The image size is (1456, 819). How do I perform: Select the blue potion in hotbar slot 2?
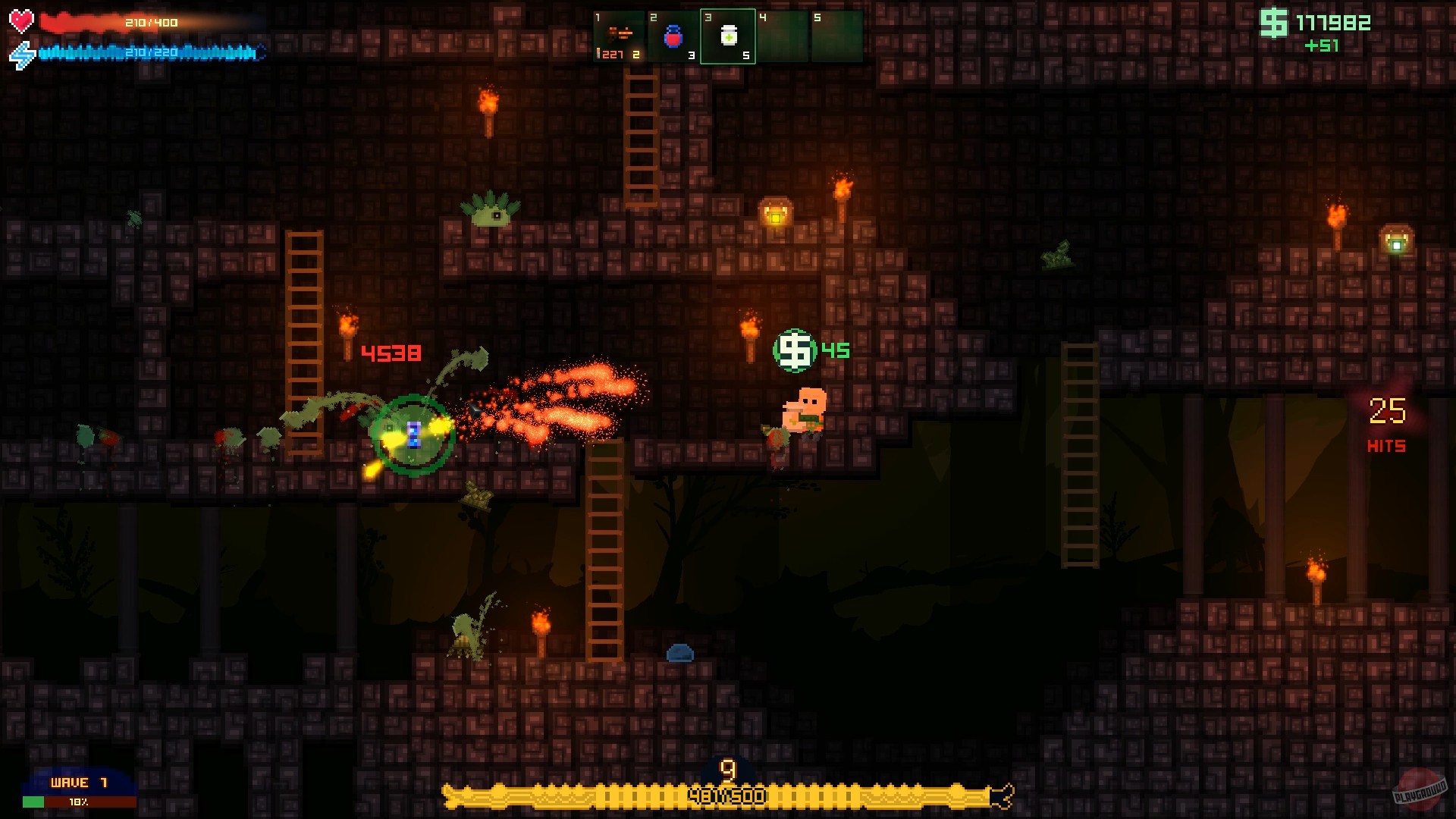[673, 34]
